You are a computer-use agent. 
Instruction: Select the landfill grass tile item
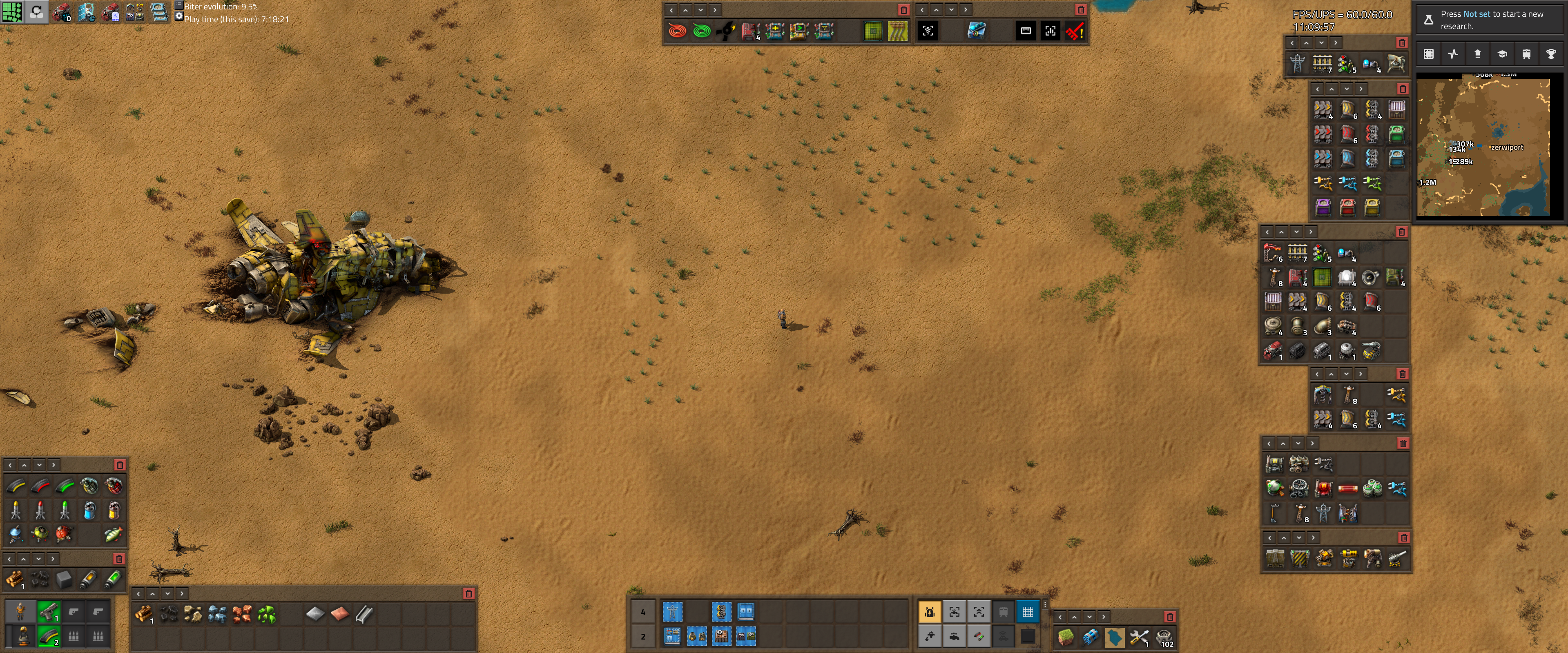click(1066, 637)
